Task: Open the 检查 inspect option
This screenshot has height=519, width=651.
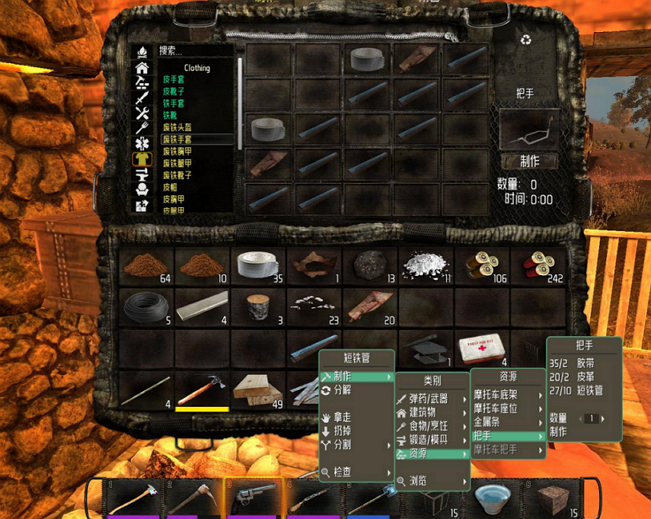Action: tap(343, 470)
